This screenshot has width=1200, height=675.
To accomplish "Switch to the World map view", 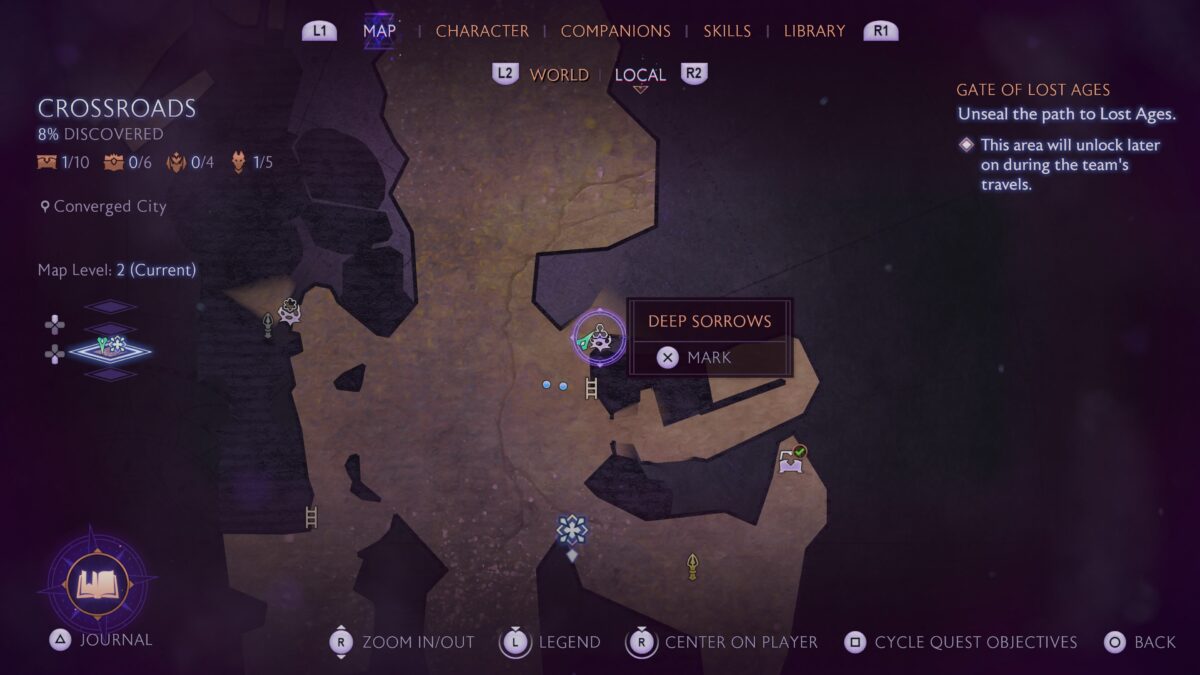I will click(x=559, y=75).
